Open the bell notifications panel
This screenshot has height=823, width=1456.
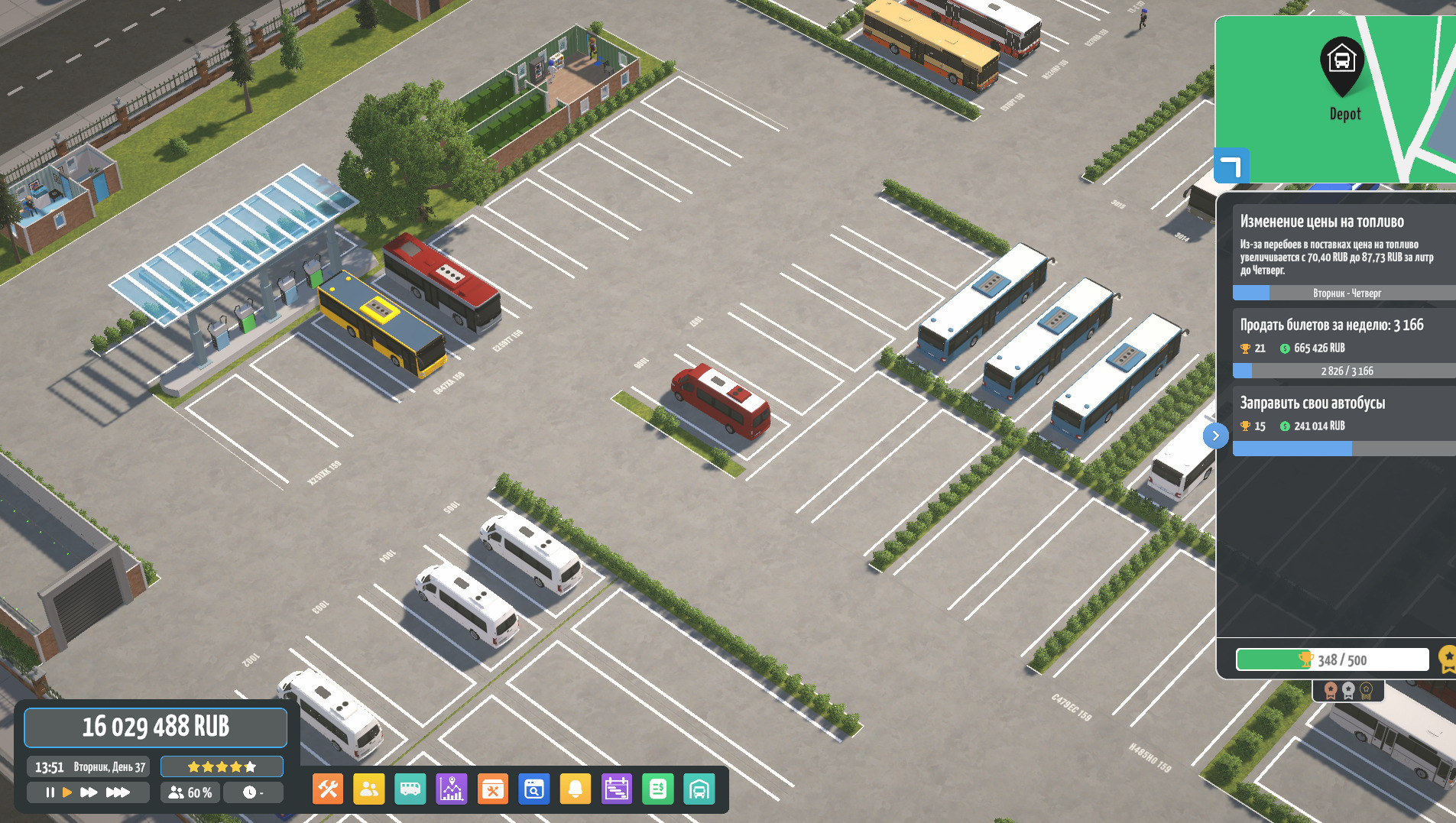click(x=576, y=789)
